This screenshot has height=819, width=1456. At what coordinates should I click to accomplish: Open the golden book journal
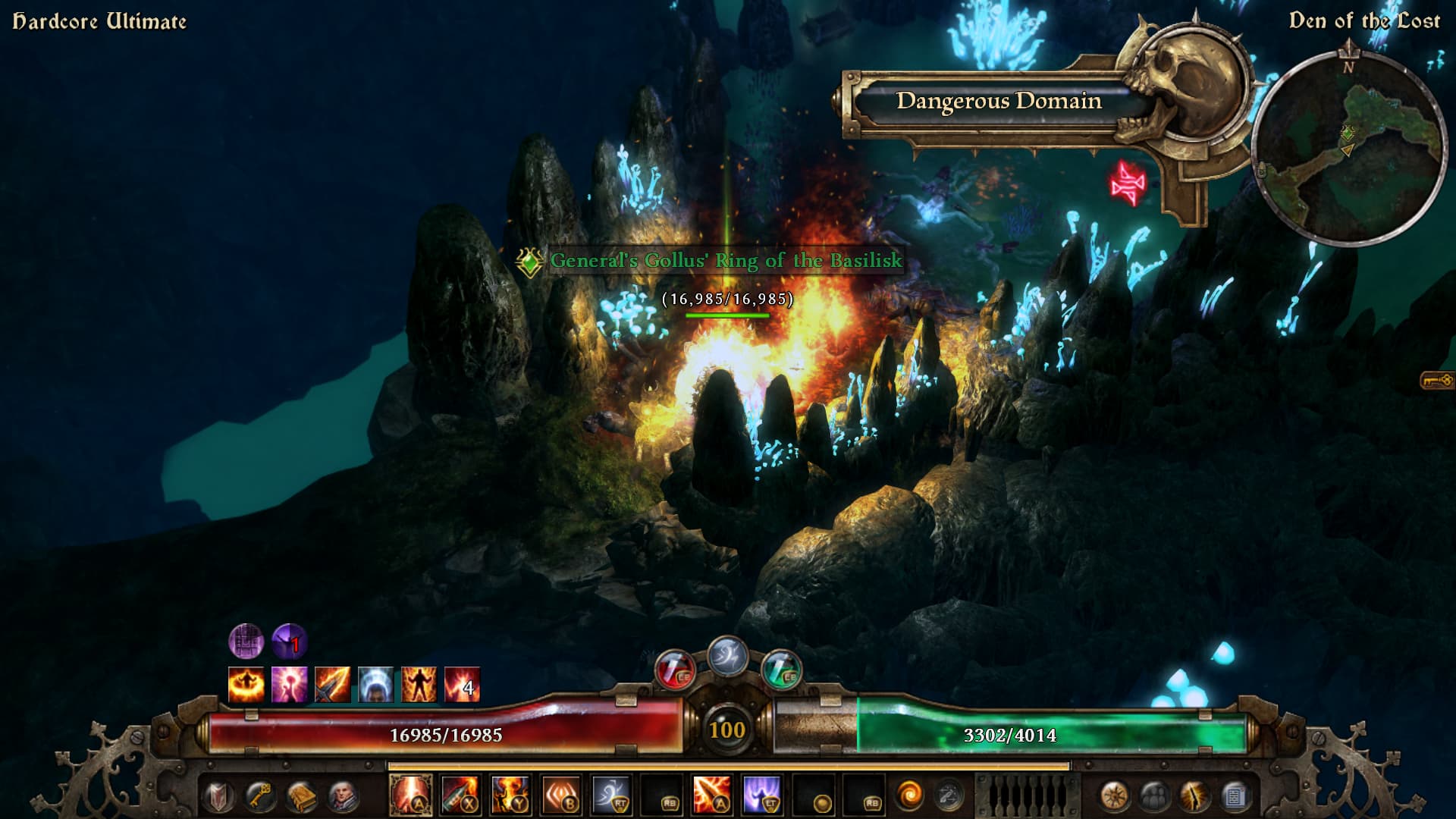pyautogui.click(x=301, y=796)
